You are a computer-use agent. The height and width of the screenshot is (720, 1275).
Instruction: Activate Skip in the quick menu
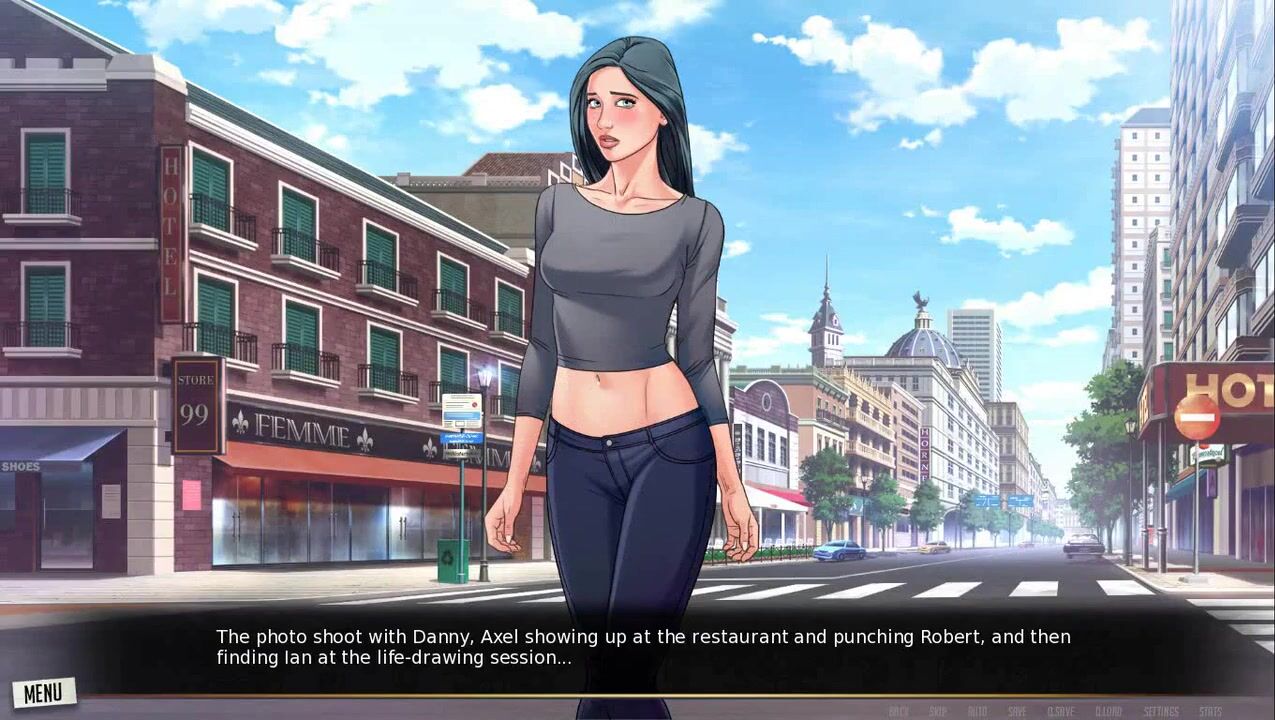[x=938, y=711]
